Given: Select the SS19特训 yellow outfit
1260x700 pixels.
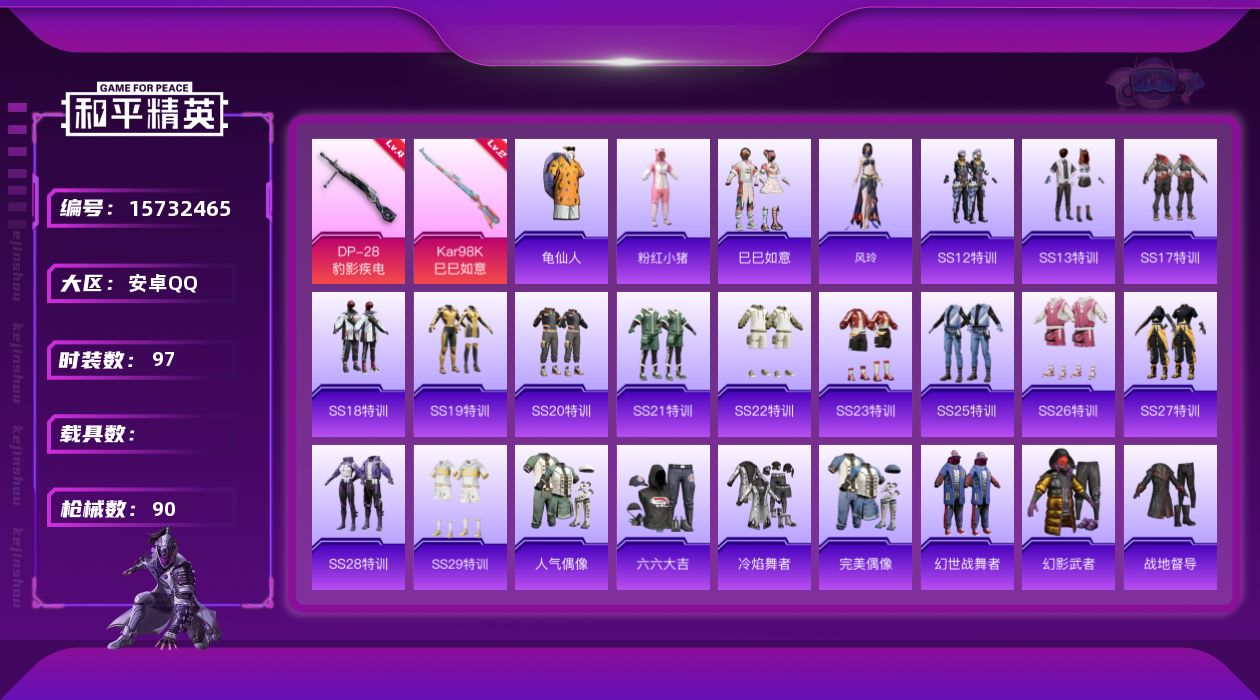Looking at the screenshot, I should 460,364.
